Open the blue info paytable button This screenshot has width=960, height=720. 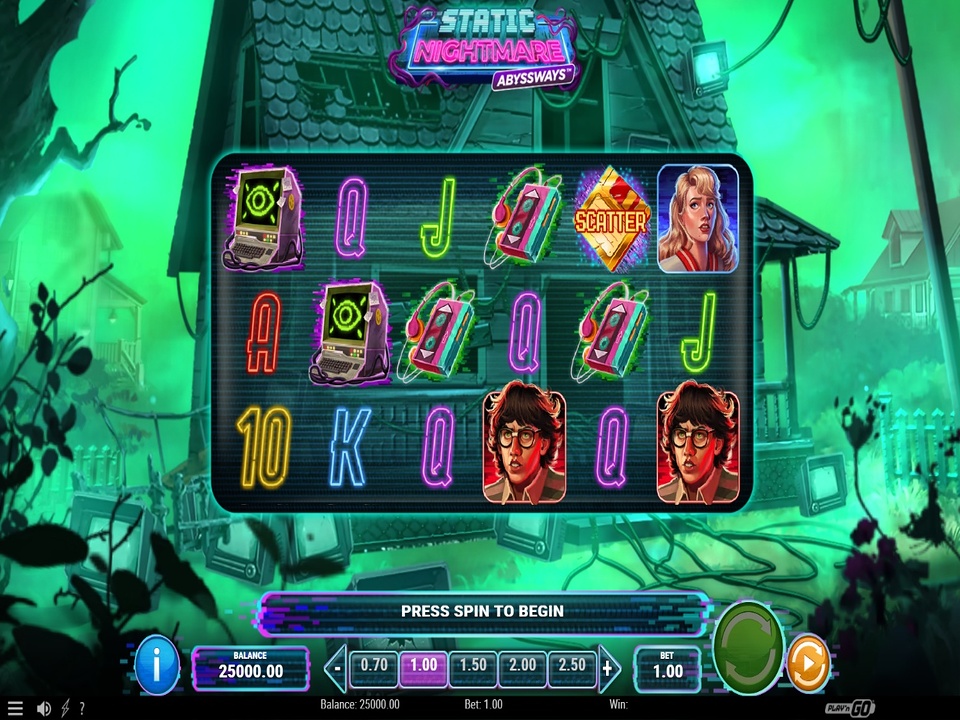pos(157,663)
